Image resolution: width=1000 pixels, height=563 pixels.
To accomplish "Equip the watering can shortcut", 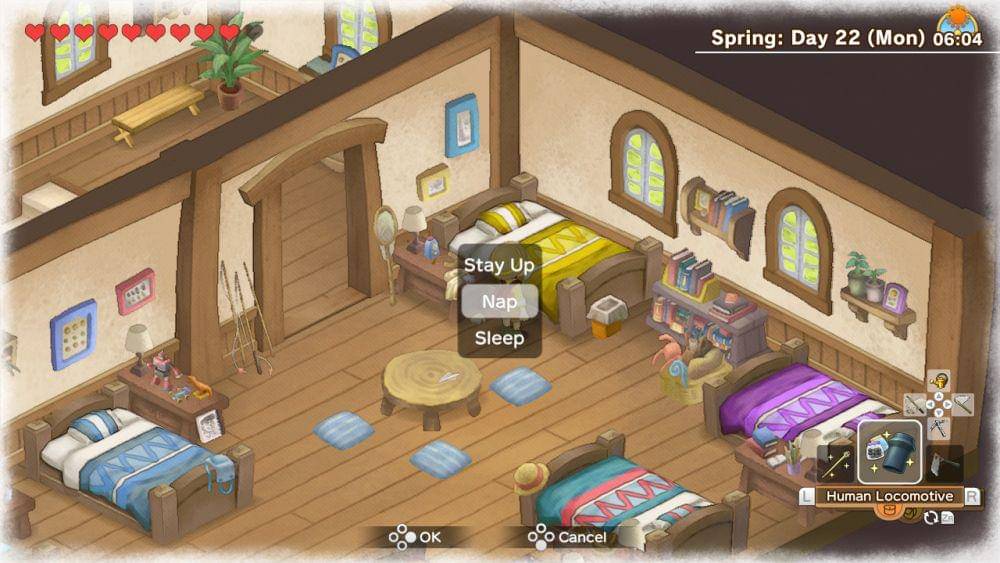I will click(938, 381).
